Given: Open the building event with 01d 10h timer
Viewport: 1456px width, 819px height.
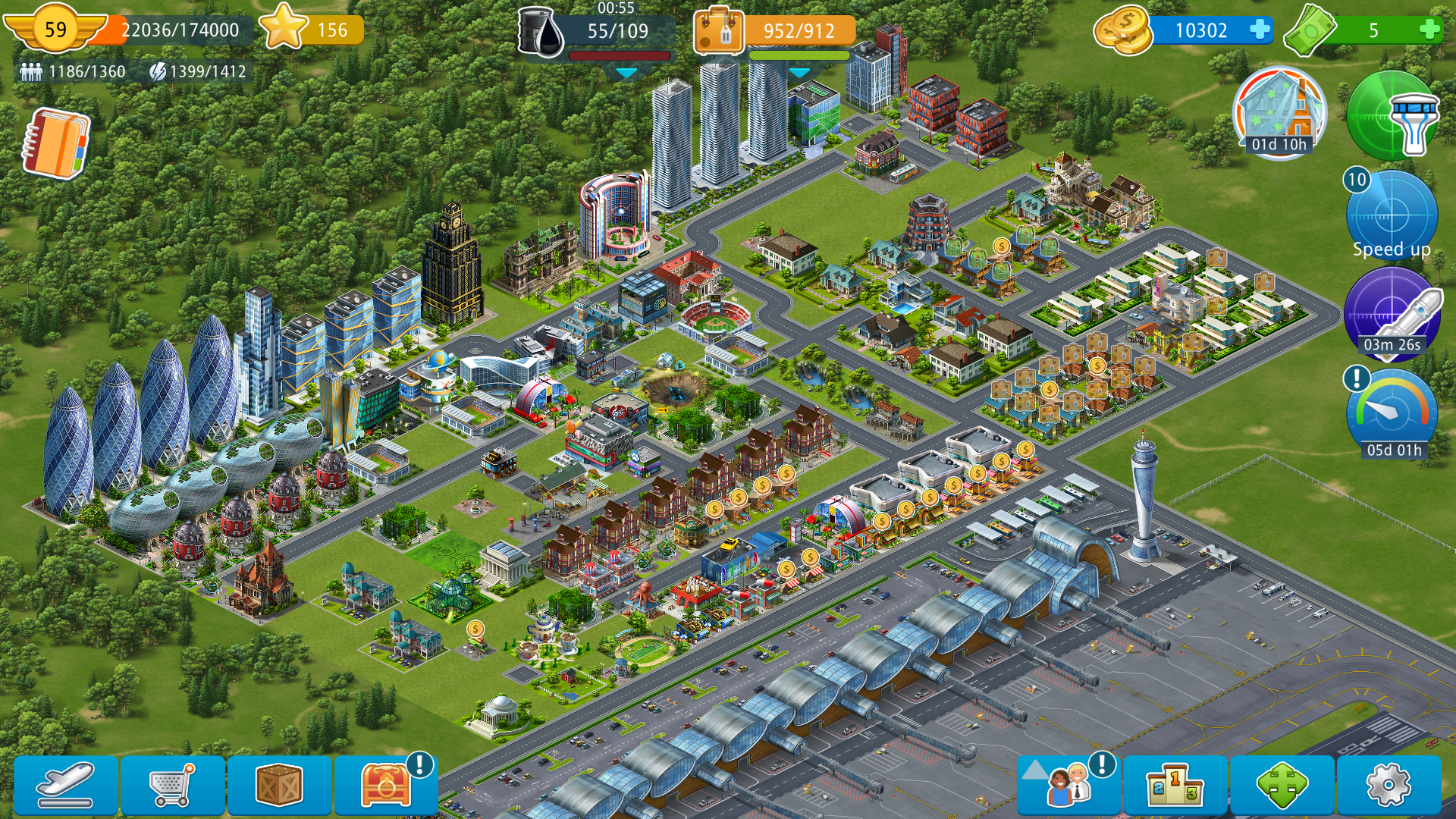Looking at the screenshot, I should coord(1279,112).
